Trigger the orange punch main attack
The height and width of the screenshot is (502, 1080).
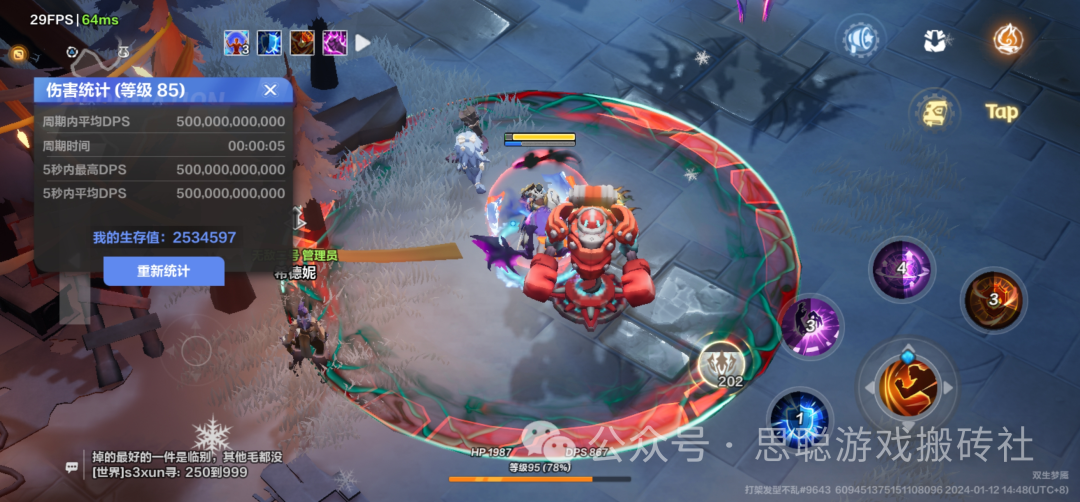[x=907, y=385]
